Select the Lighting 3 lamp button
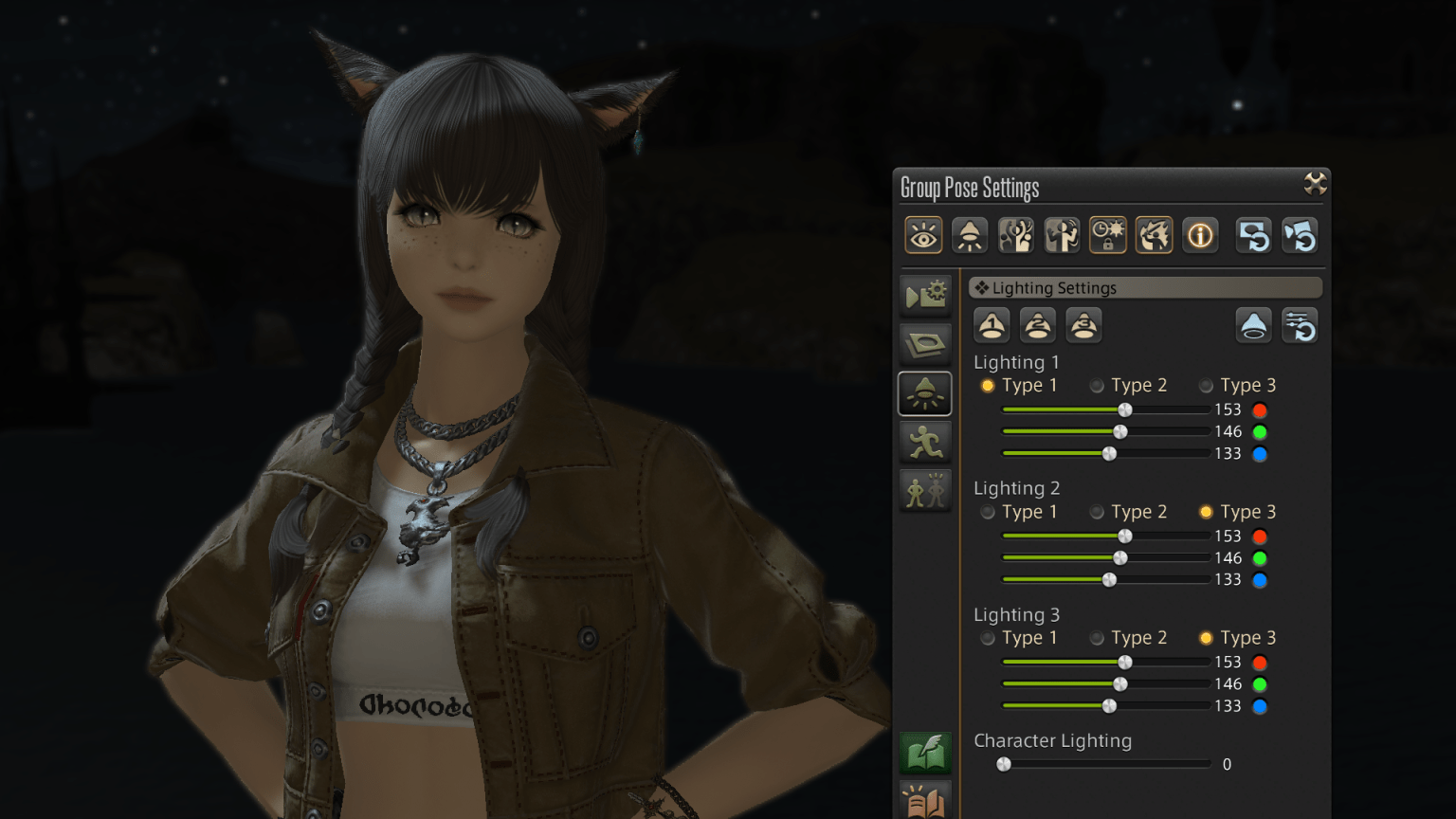Screen dimensions: 1456x819 (x=1083, y=325)
